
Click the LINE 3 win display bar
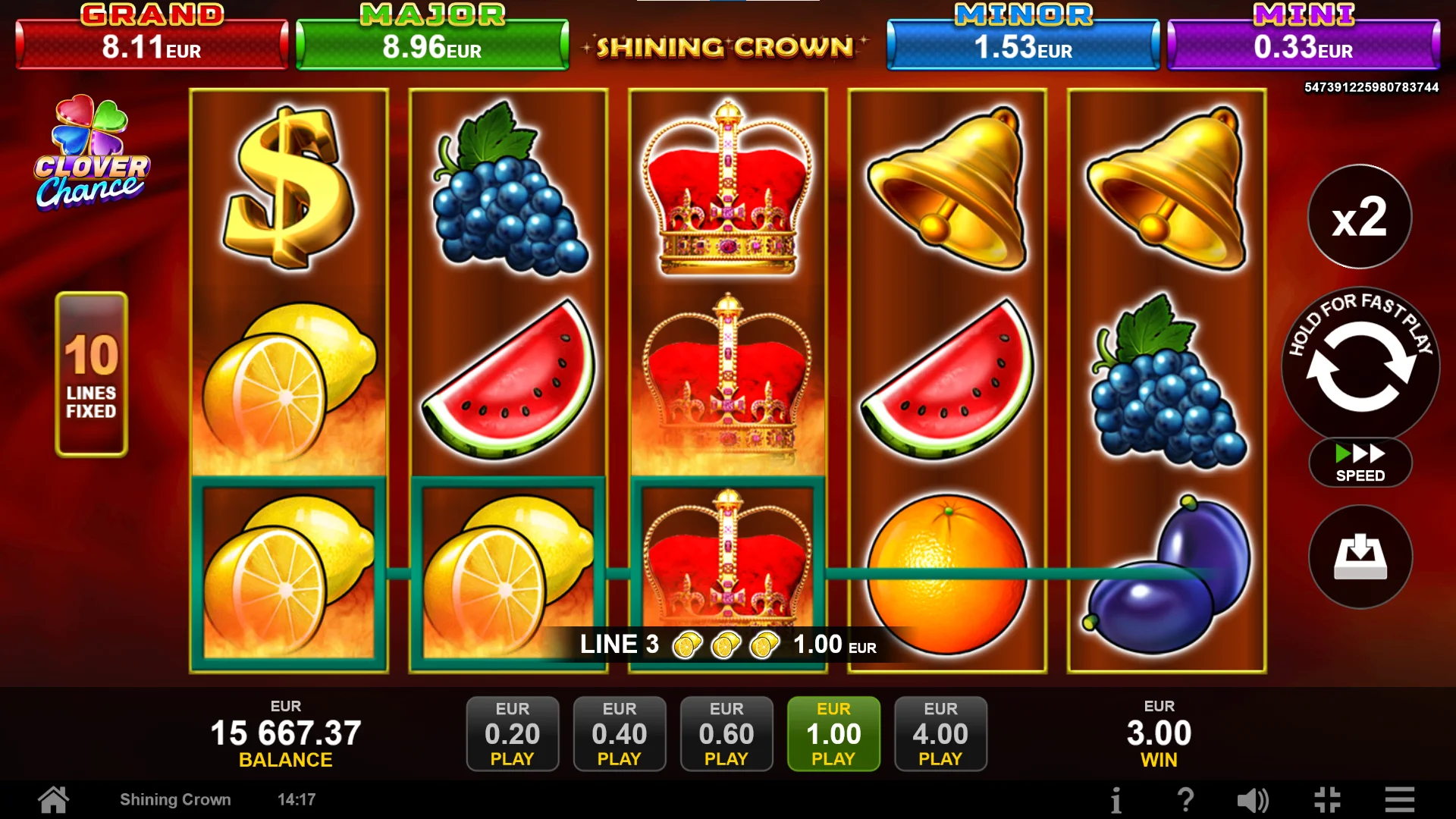[x=726, y=644]
